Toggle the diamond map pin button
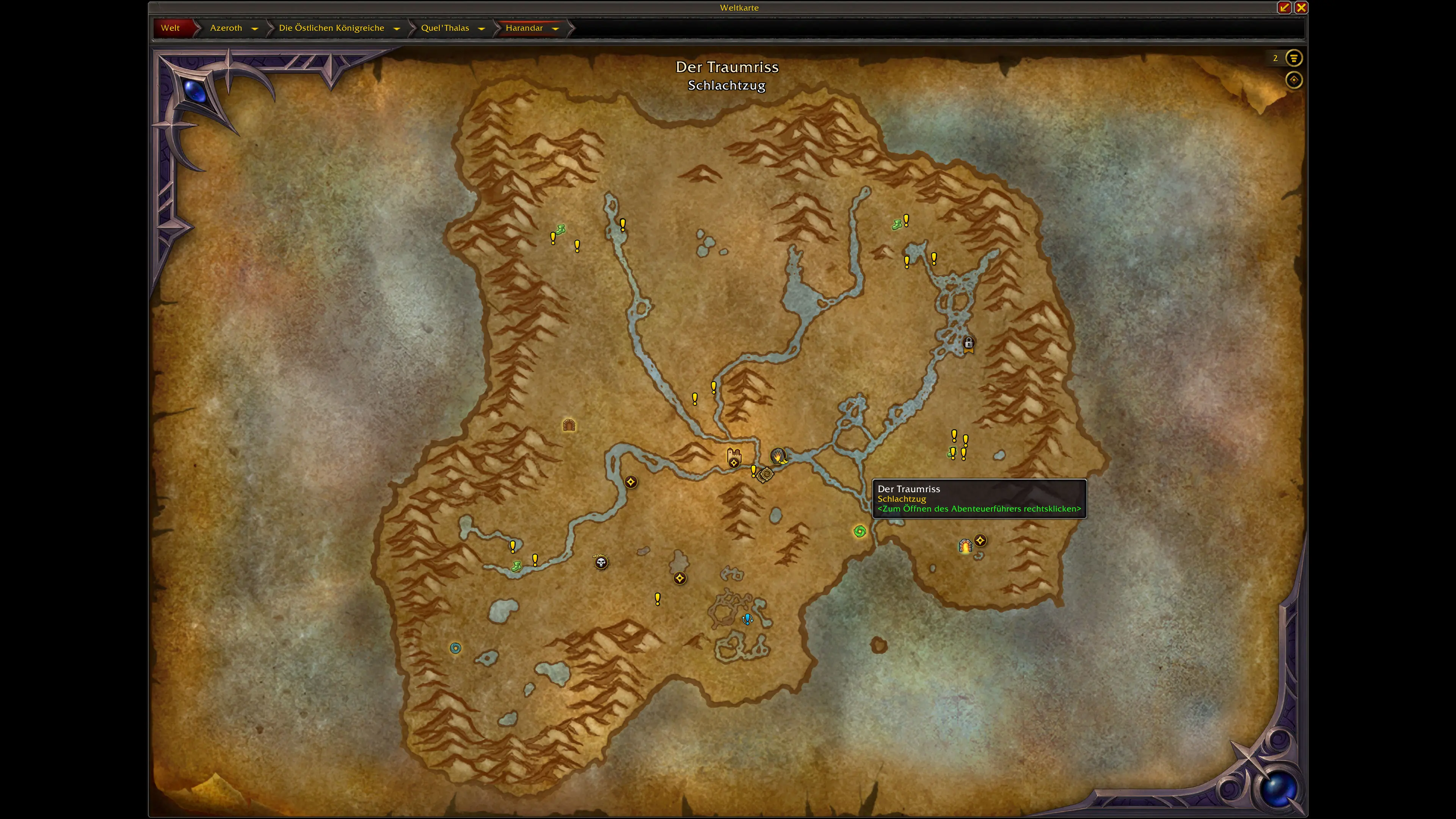The width and height of the screenshot is (1456, 819). pyautogui.click(x=1293, y=80)
